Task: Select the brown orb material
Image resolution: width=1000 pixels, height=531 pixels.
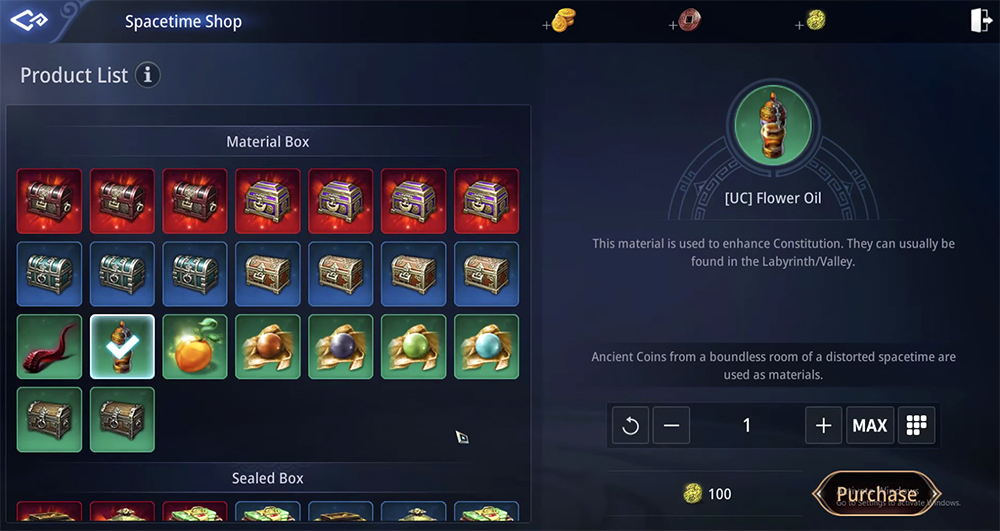Action: 268,347
